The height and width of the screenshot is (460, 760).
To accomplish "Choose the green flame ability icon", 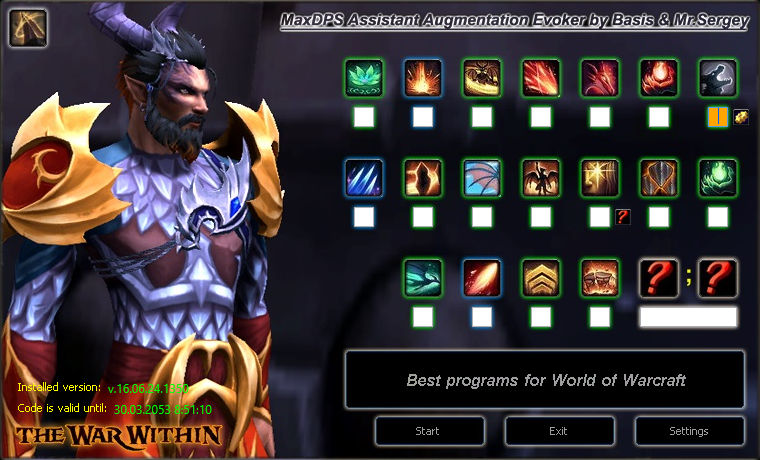I will [x=717, y=178].
